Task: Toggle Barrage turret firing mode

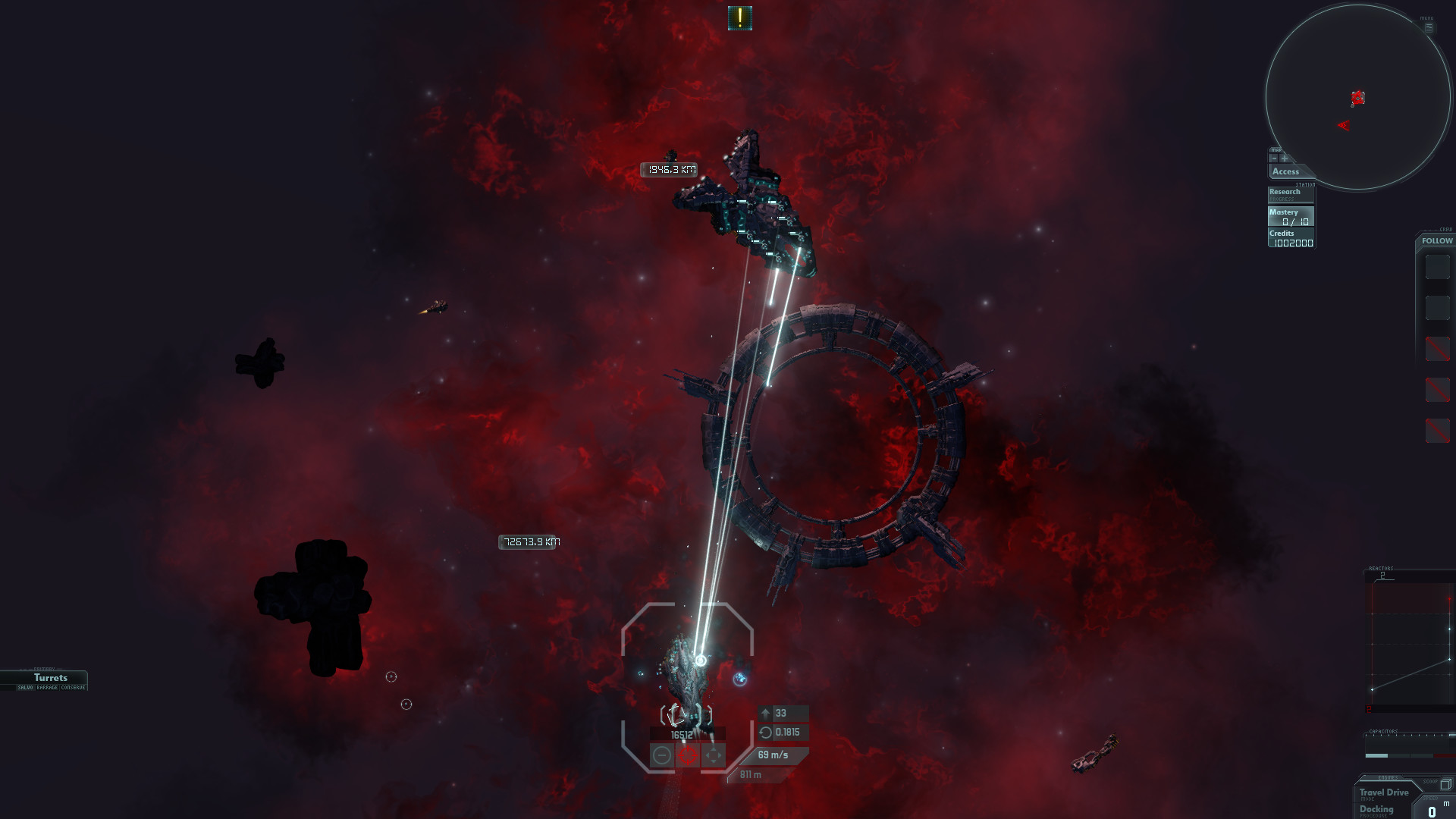Action: [x=47, y=688]
